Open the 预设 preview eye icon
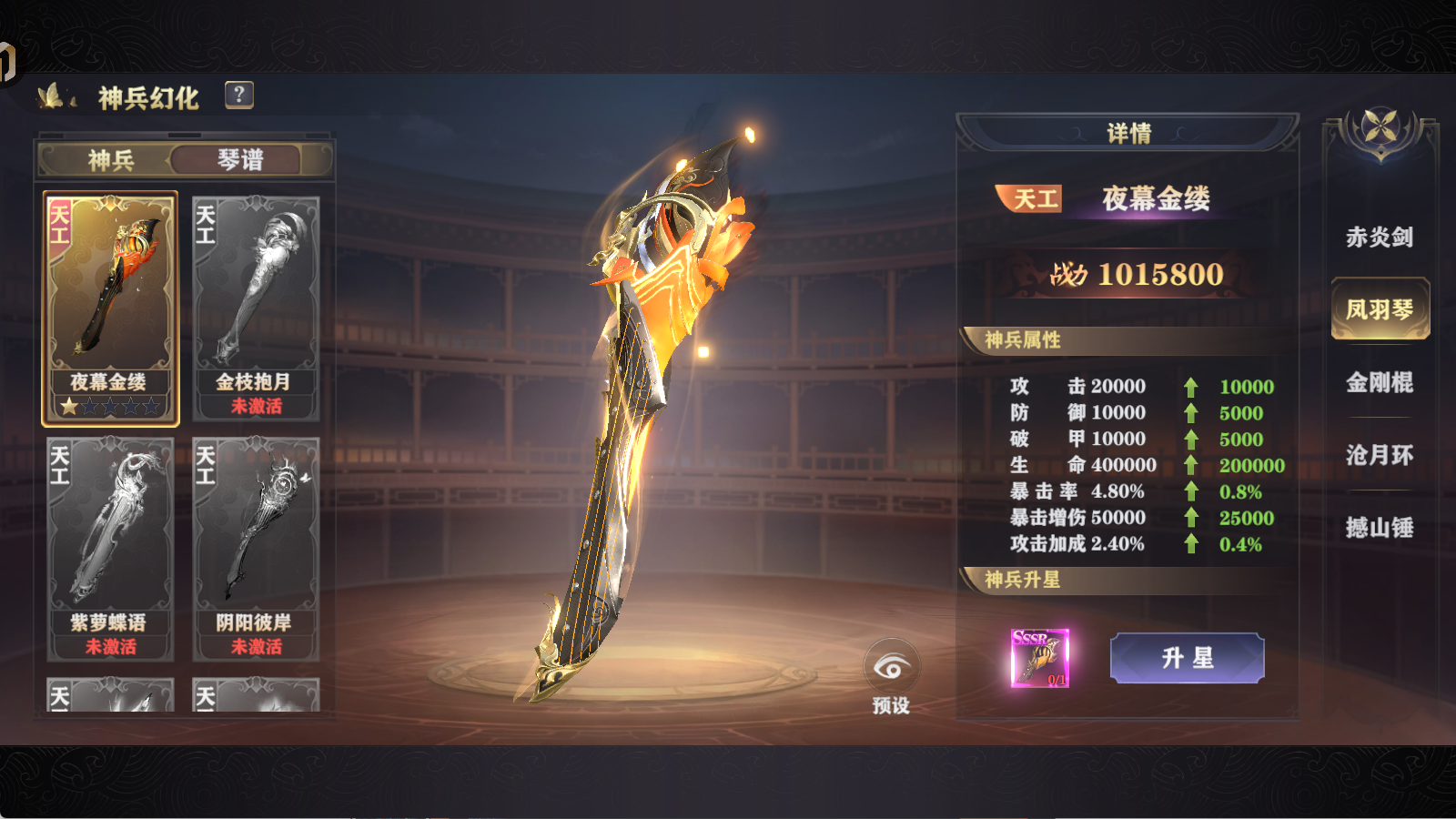 click(891, 670)
